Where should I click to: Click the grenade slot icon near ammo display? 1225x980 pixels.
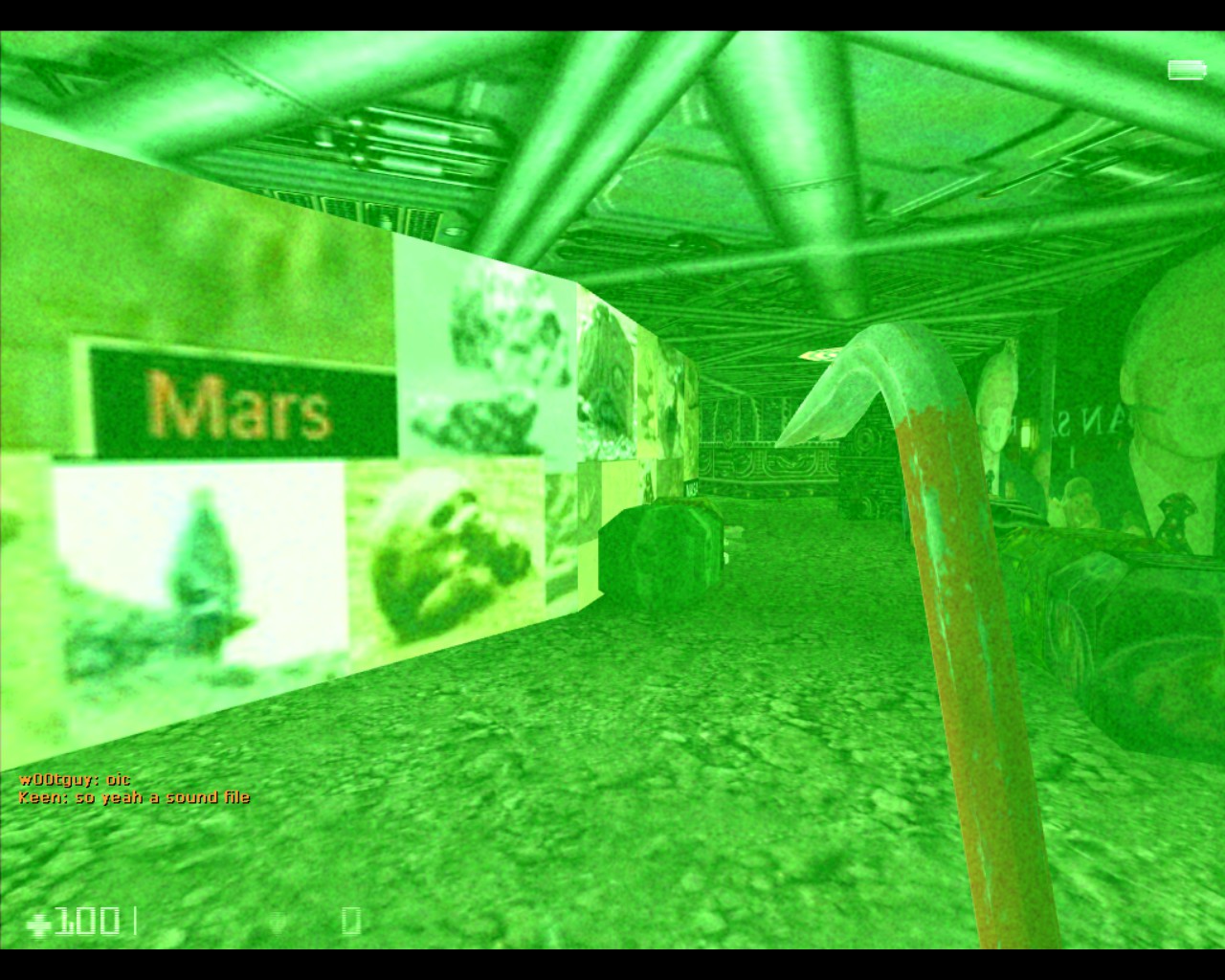[x=278, y=920]
